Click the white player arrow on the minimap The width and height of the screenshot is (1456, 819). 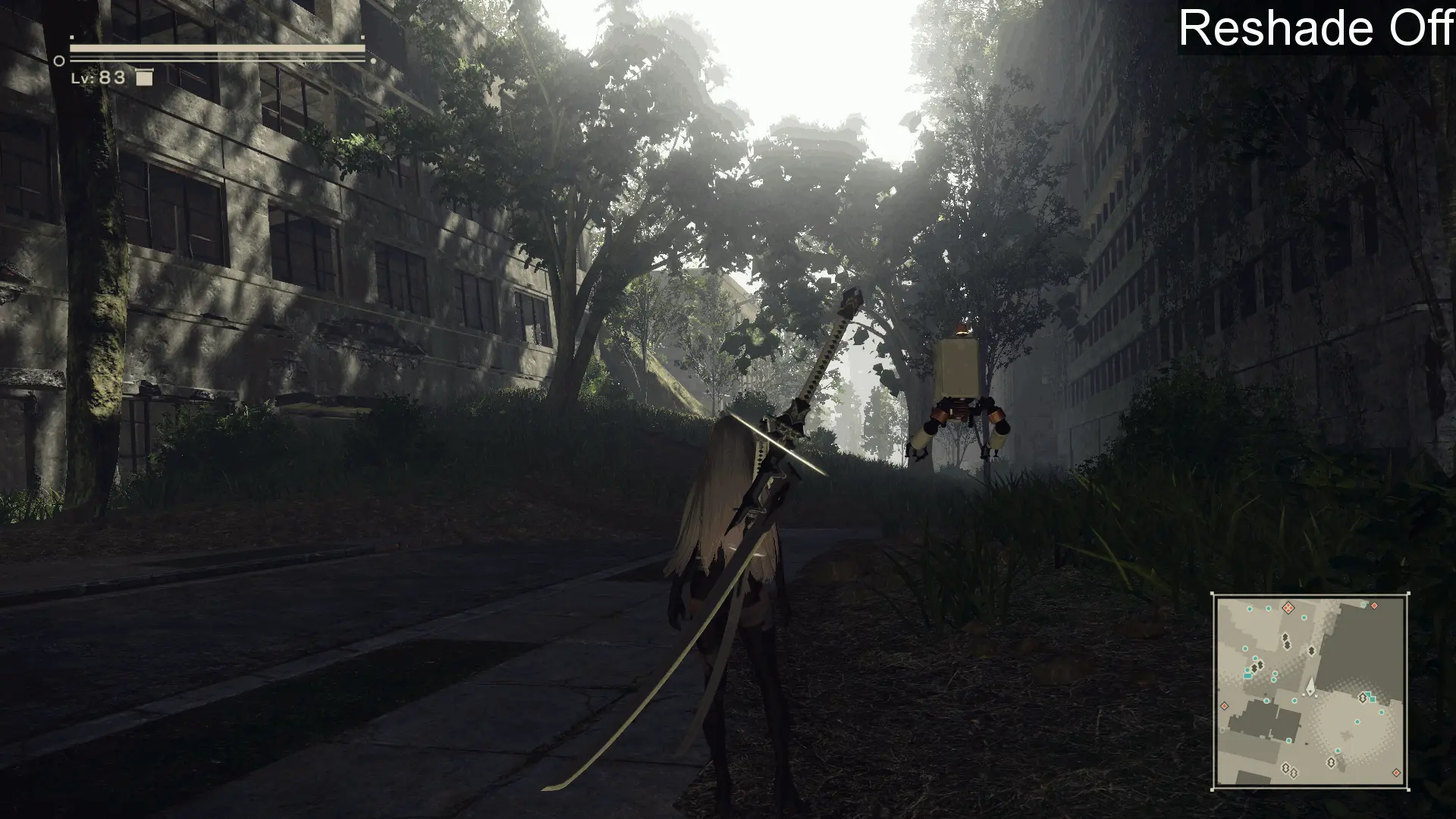pos(1310,686)
